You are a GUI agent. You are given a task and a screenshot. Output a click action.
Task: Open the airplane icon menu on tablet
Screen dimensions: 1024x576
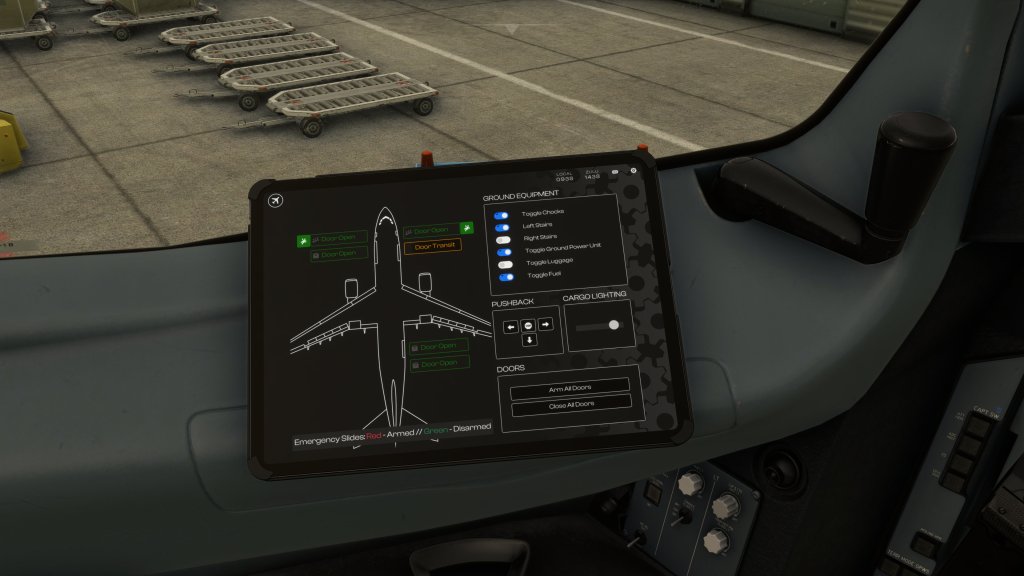[x=276, y=201]
